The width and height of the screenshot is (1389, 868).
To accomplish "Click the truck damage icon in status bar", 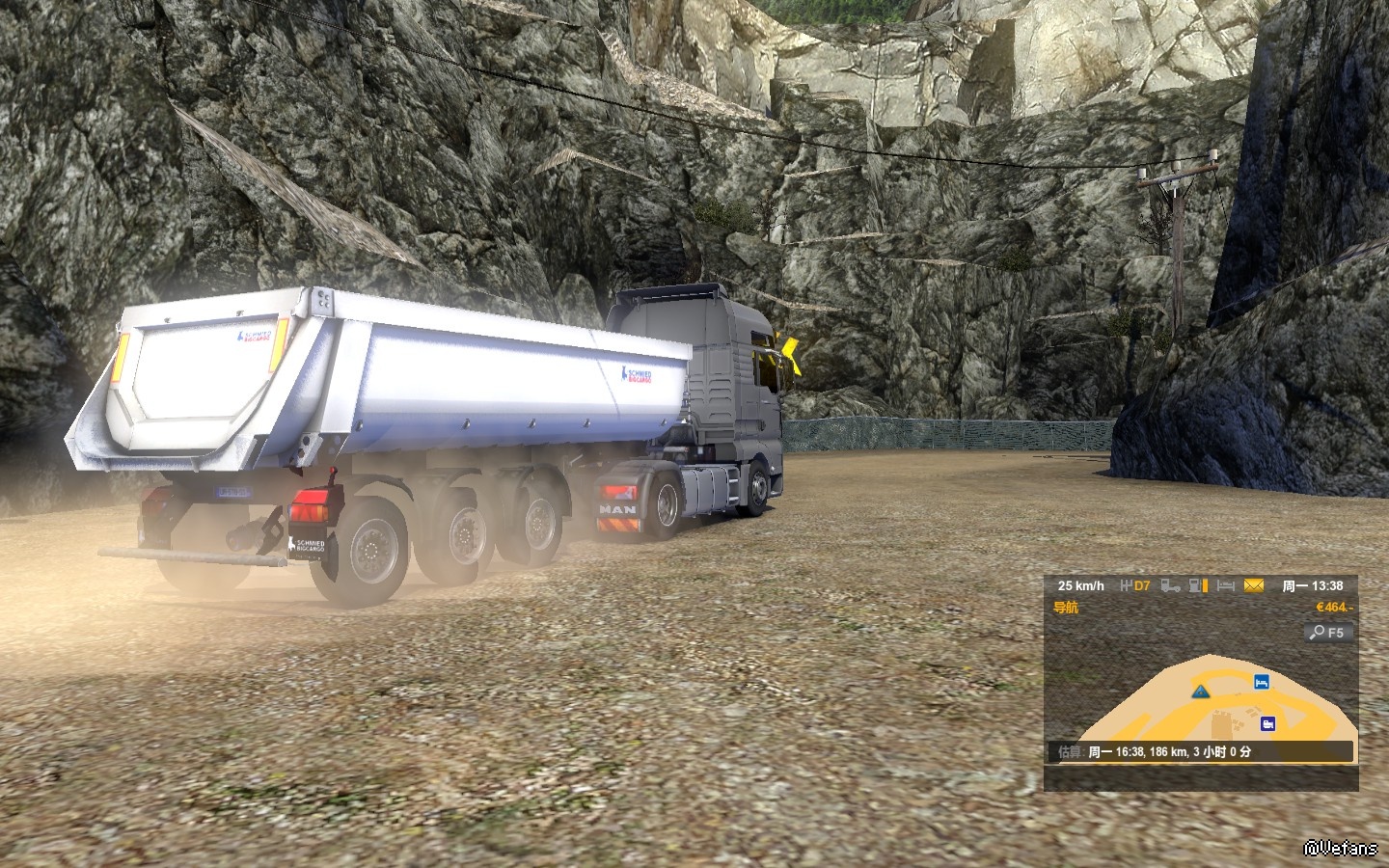I will 1170,585.
